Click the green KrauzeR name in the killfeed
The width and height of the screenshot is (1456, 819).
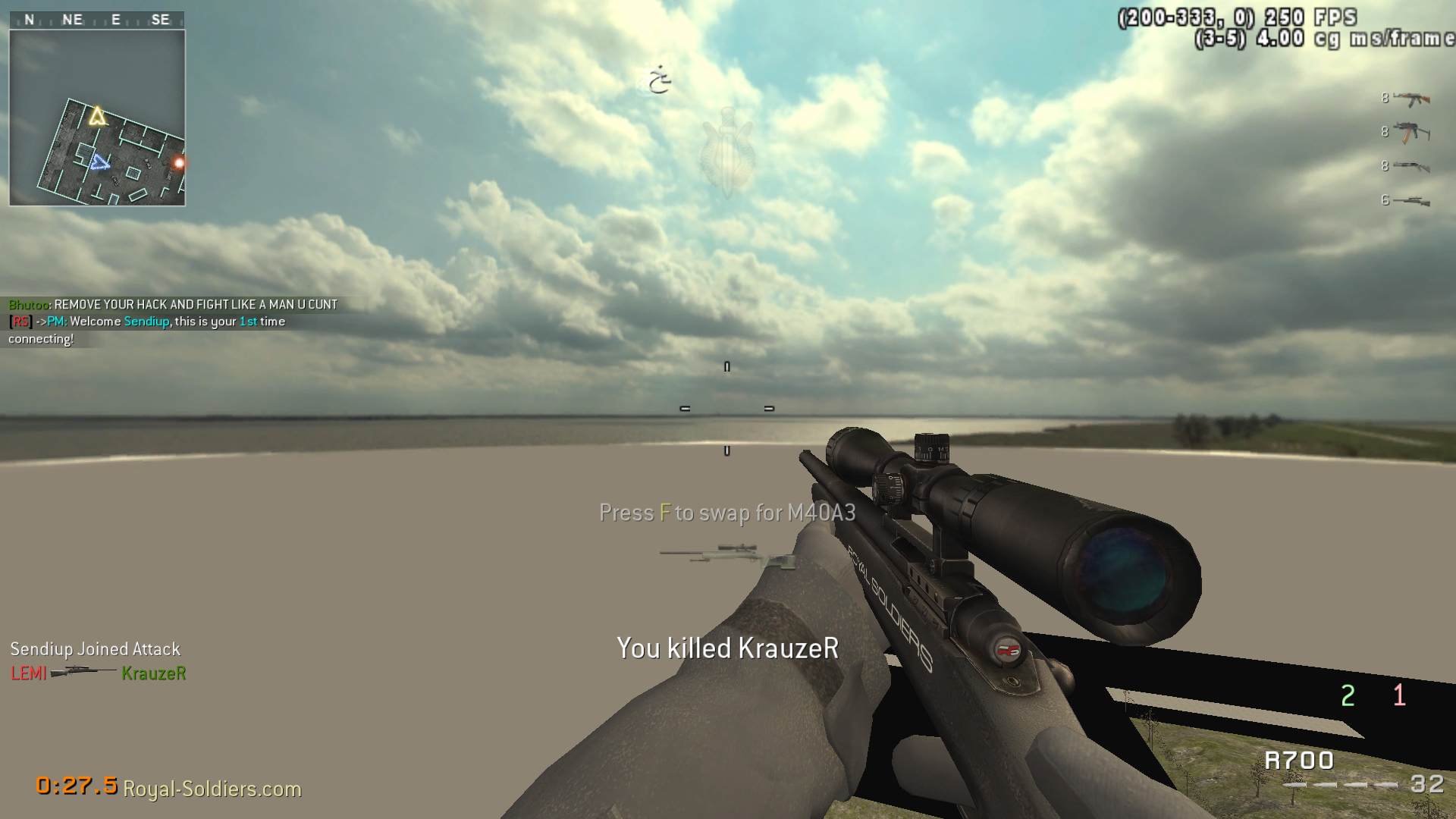click(x=155, y=673)
